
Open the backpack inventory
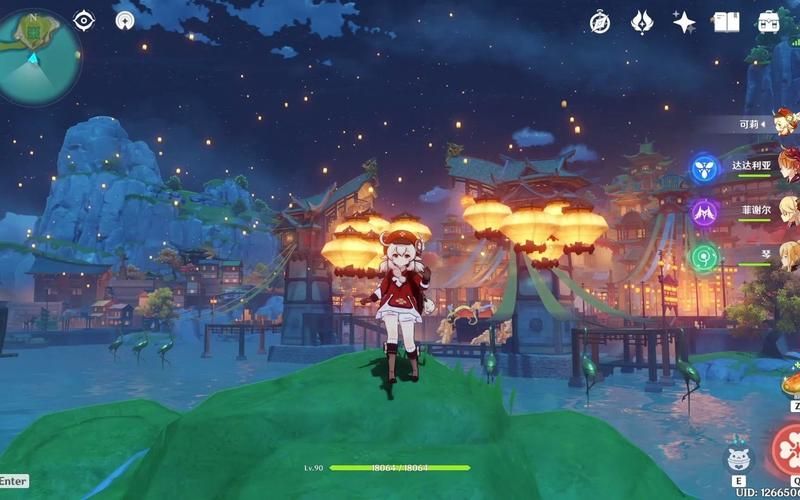click(x=768, y=22)
